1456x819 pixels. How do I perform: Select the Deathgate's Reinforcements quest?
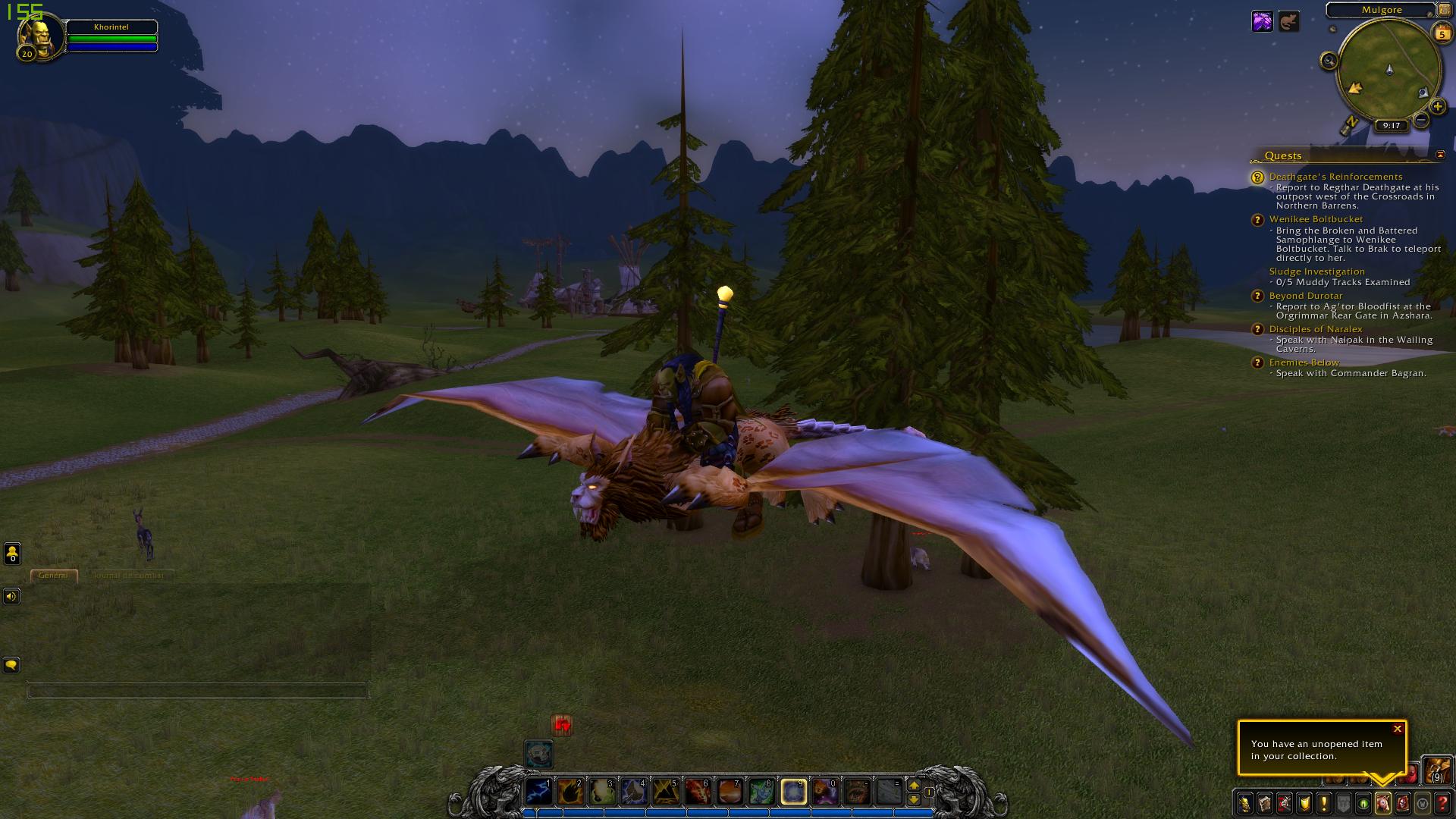tap(1335, 177)
